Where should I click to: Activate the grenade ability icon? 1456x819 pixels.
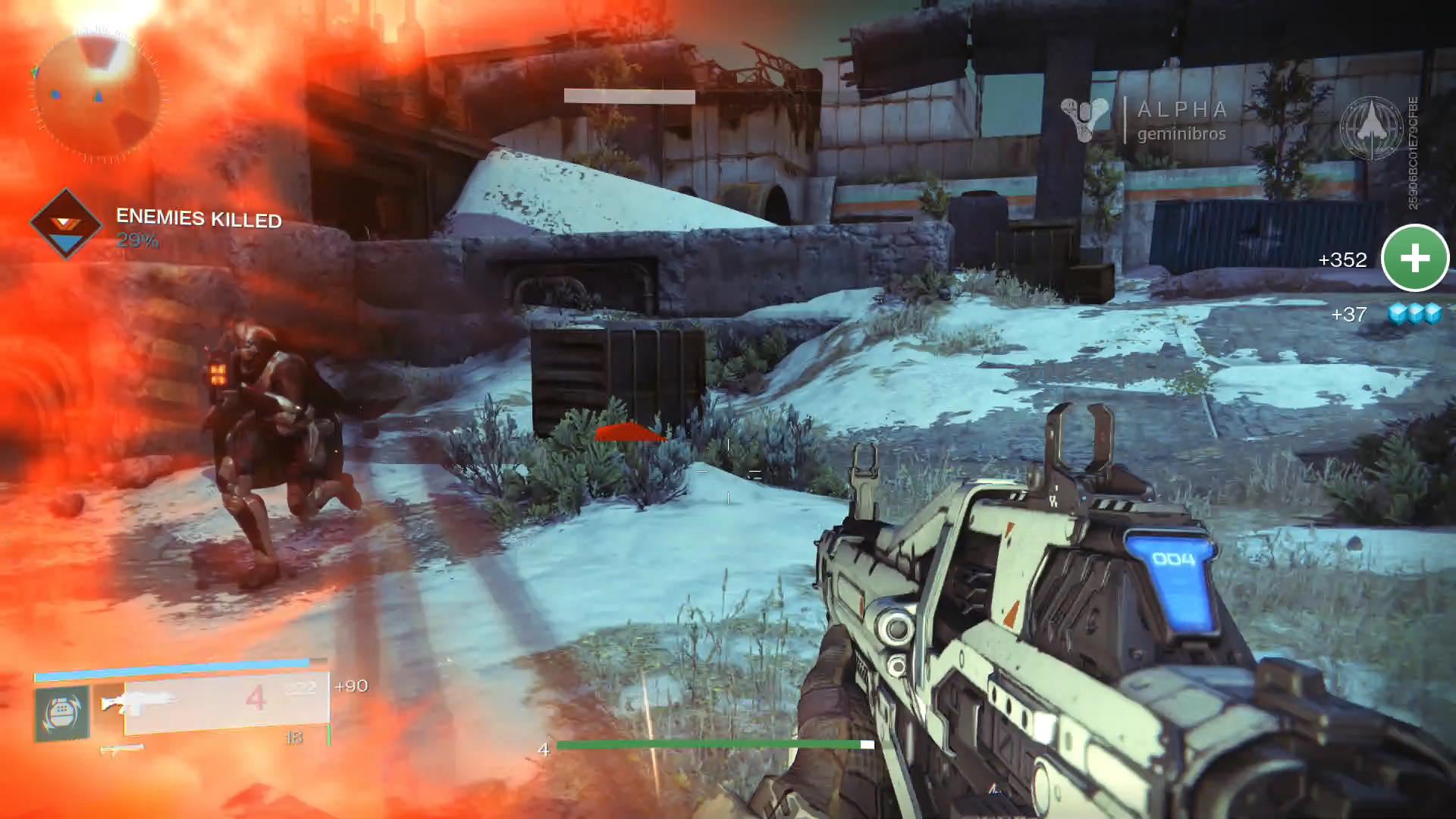click(61, 714)
